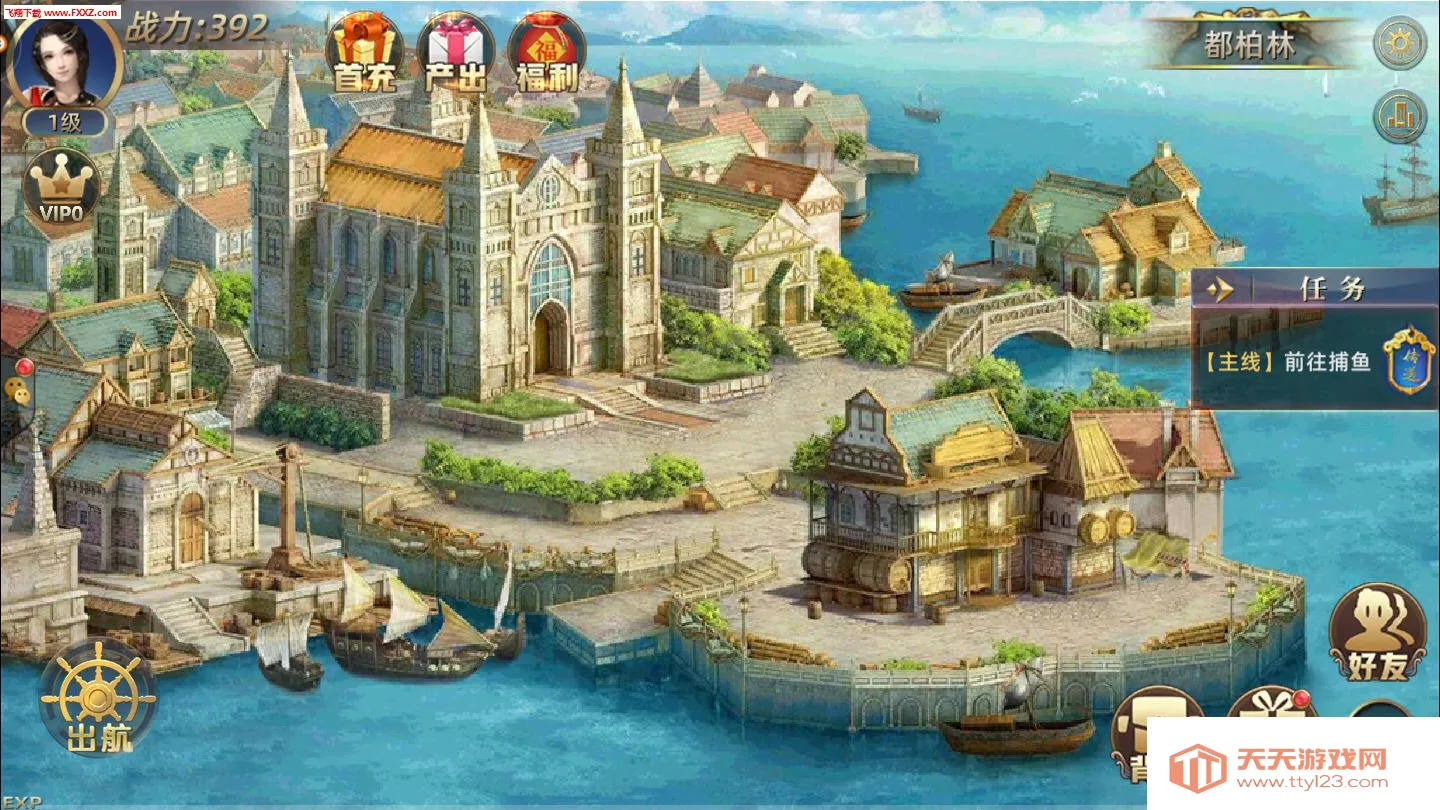
Task: Open settings via the ship-wheel gear icon
Action: [1397, 45]
